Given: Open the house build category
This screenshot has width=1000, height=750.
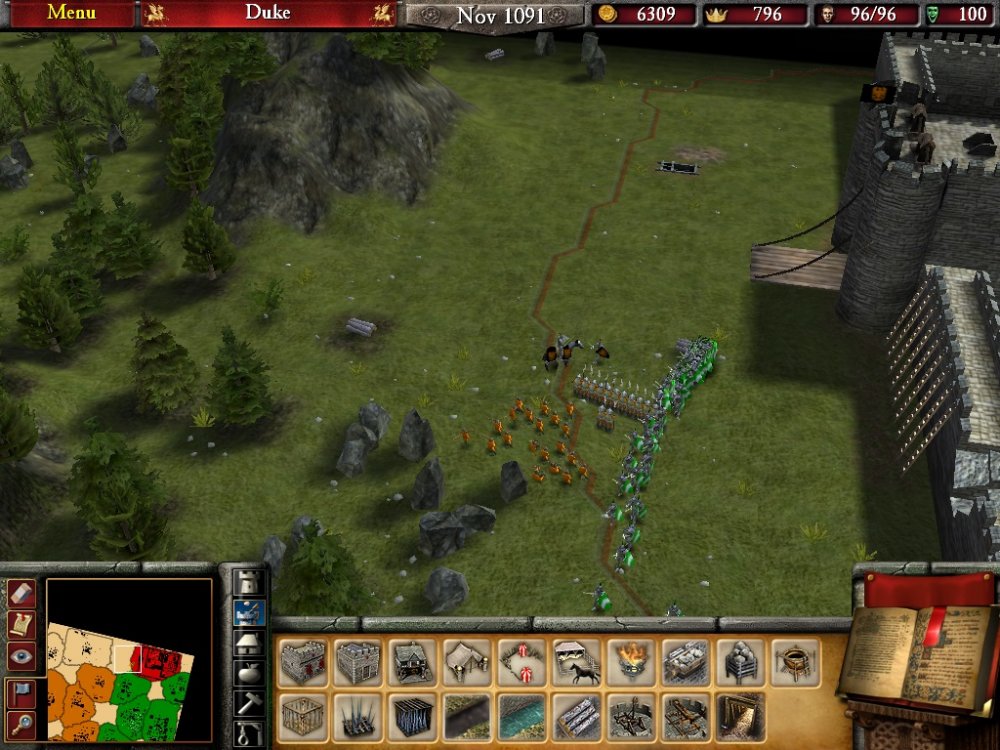Looking at the screenshot, I should click(248, 643).
